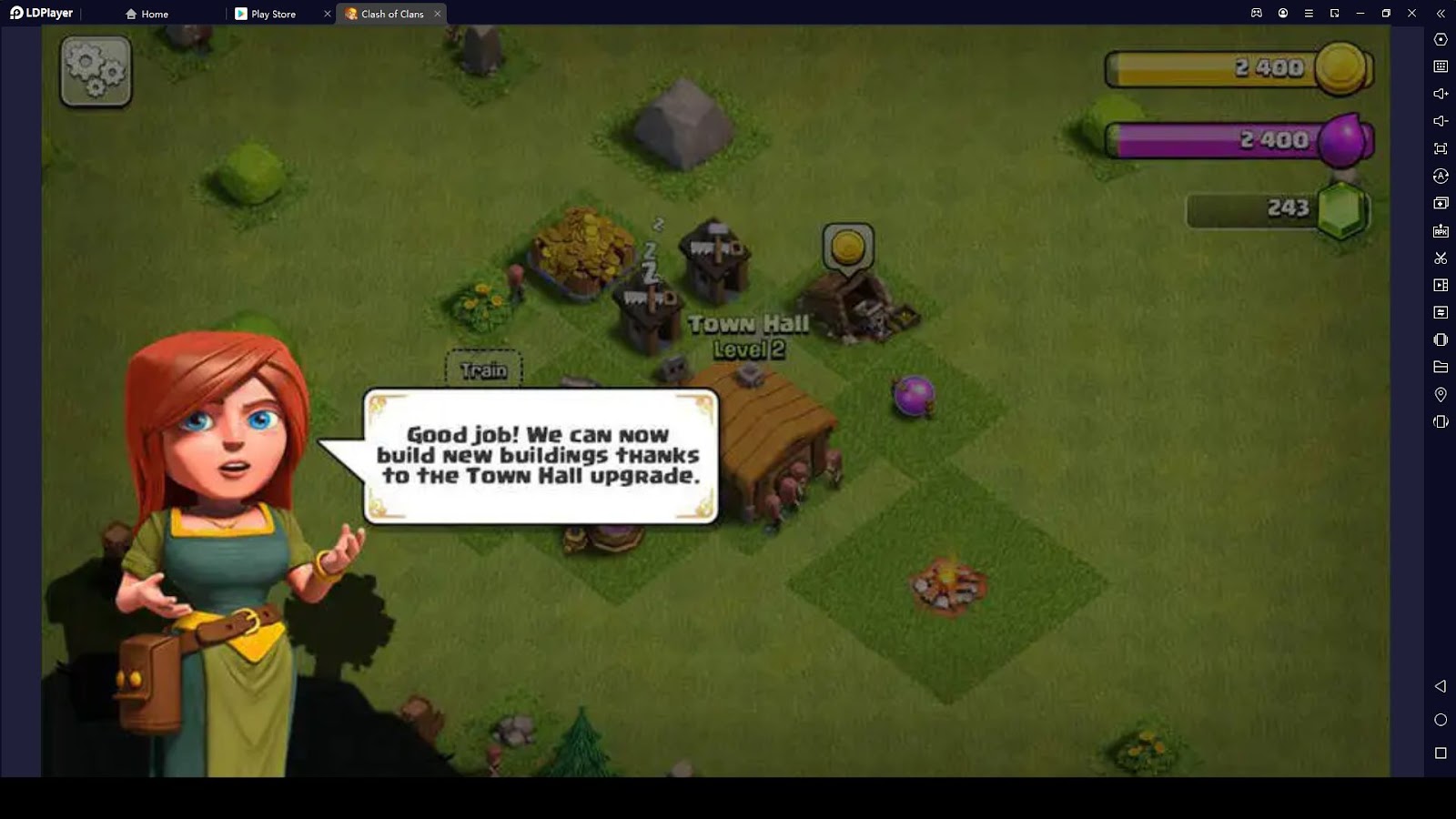Screen dimensions: 1456x819
Task: Click the gold coin resource icon
Action: click(x=1341, y=68)
